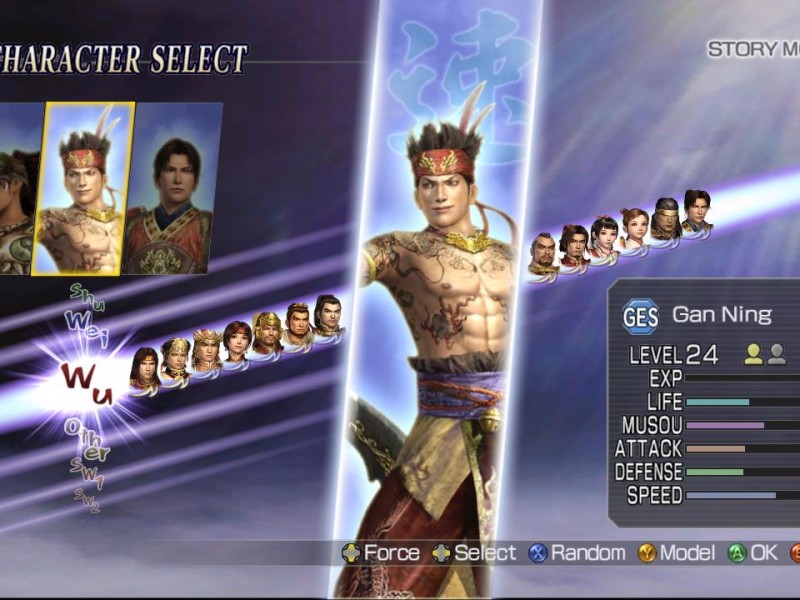The width and height of the screenshot is (800, 600).
Task: Pick the long-haired man head icon beside Wu
Action: [x=144, y=366]
